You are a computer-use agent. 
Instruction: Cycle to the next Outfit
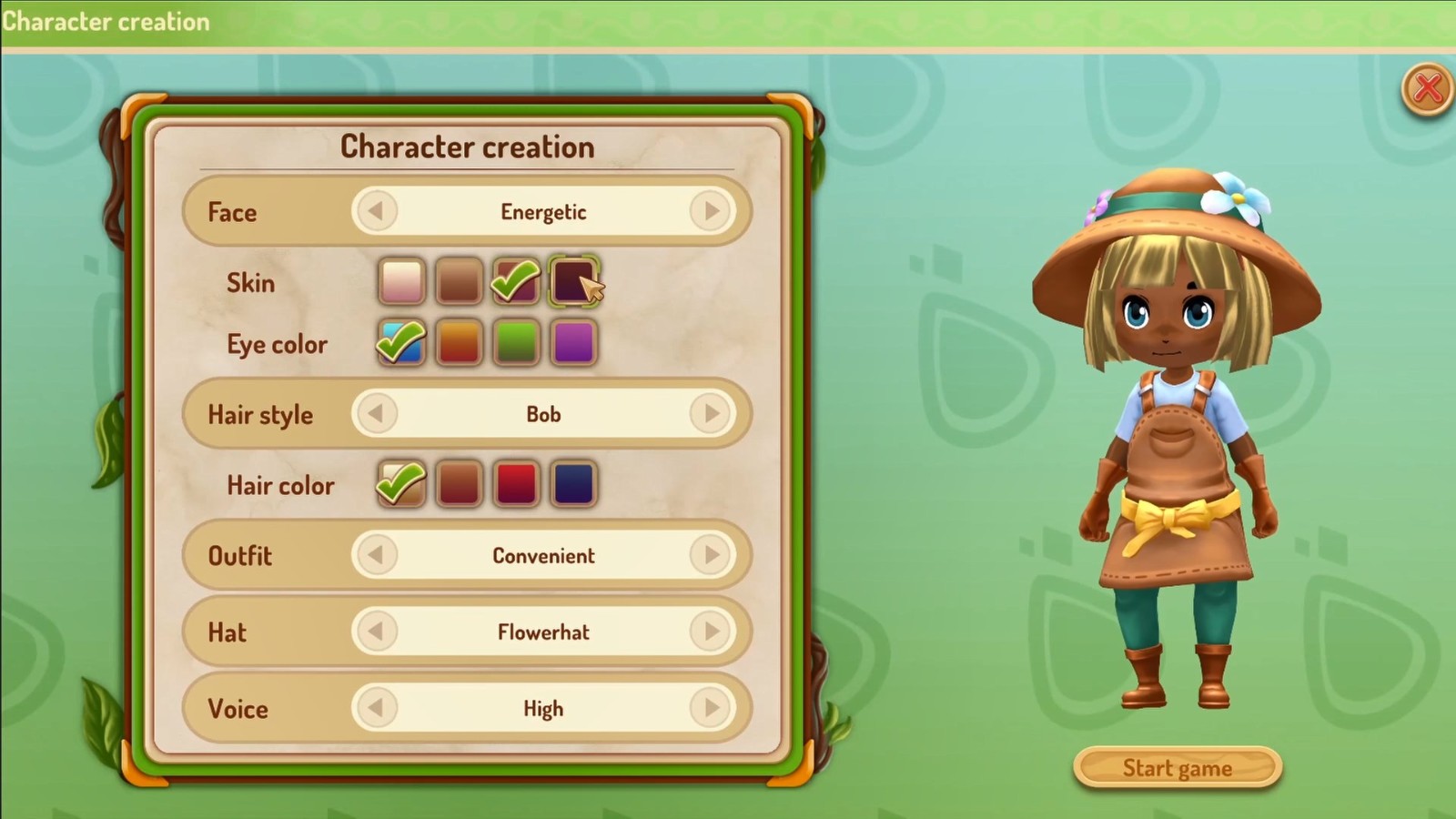[711, 555]
